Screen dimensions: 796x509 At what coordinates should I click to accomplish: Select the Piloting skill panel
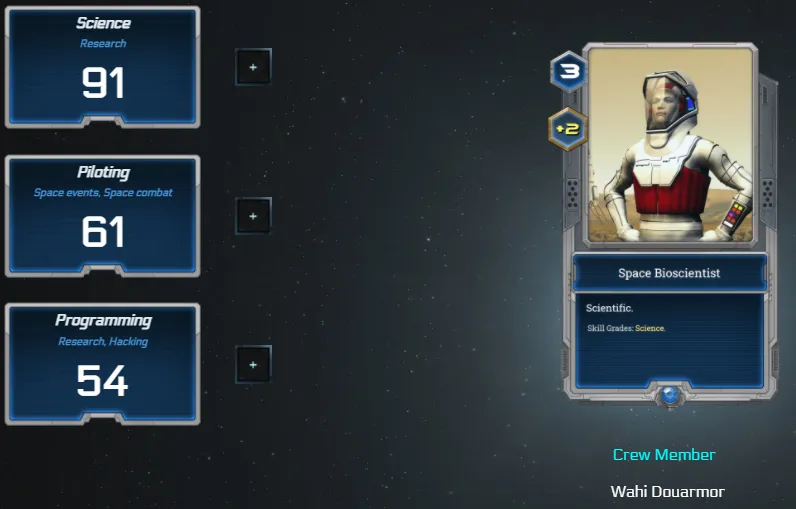coord(103,216)
